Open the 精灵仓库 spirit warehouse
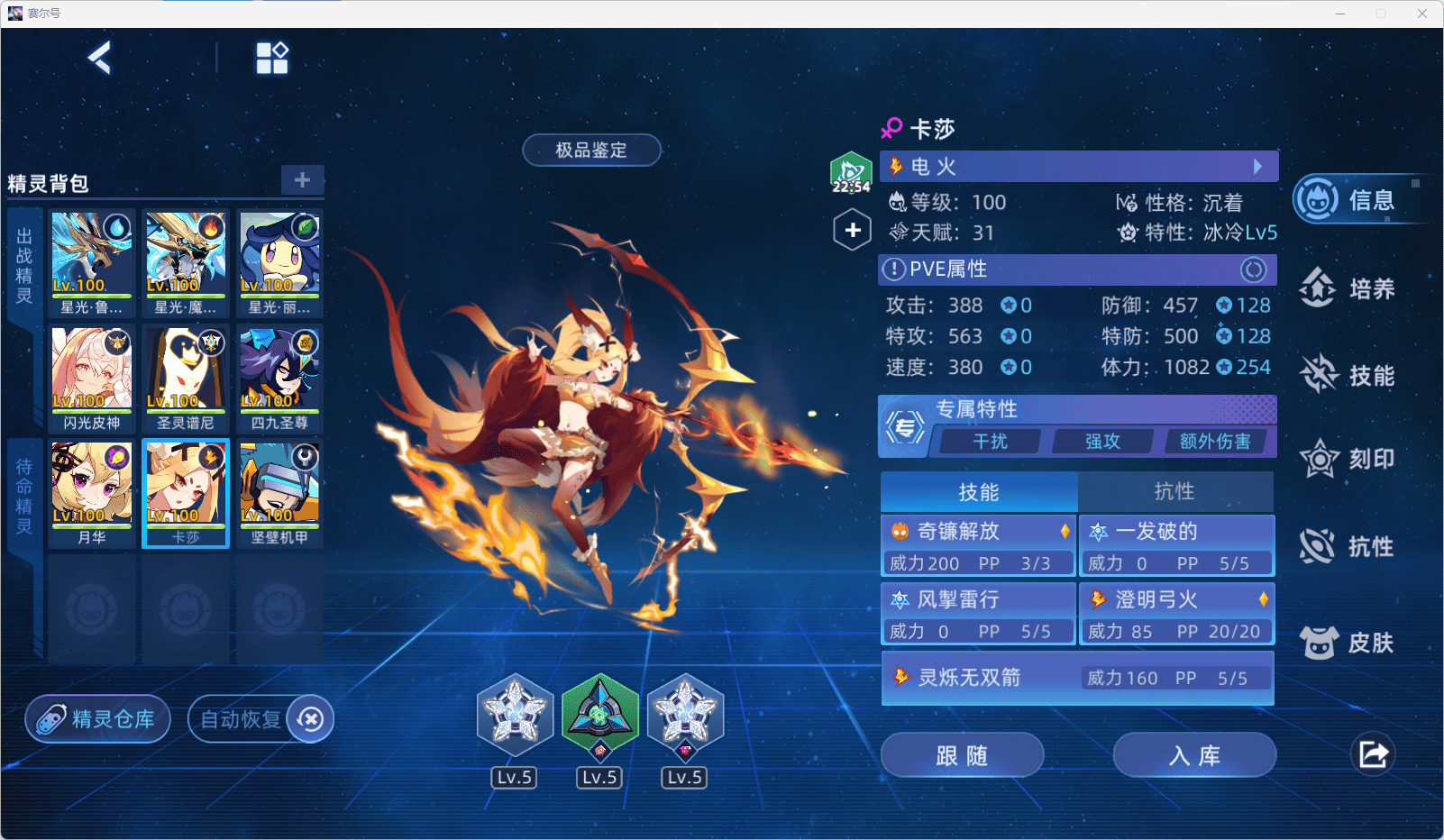This screenshot has width=1444, height=840. pos(98,719)
